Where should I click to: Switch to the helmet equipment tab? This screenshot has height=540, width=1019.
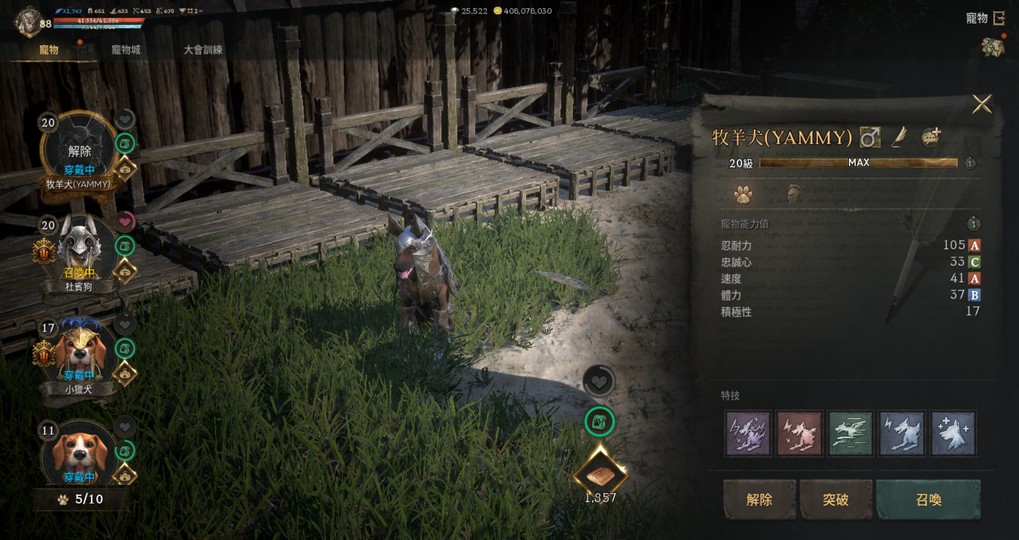(793, 194)
